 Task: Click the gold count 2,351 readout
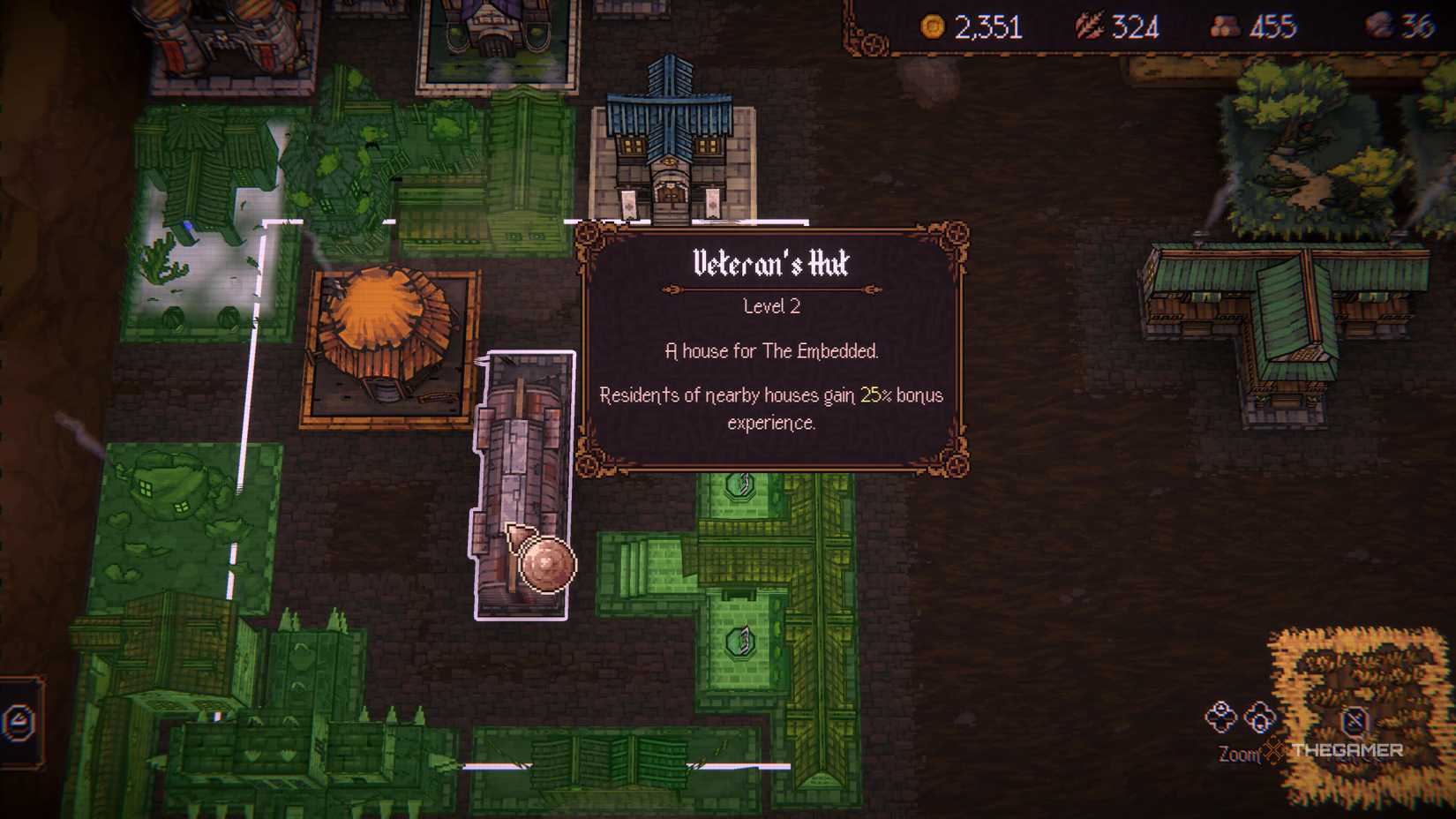[988, 27]
